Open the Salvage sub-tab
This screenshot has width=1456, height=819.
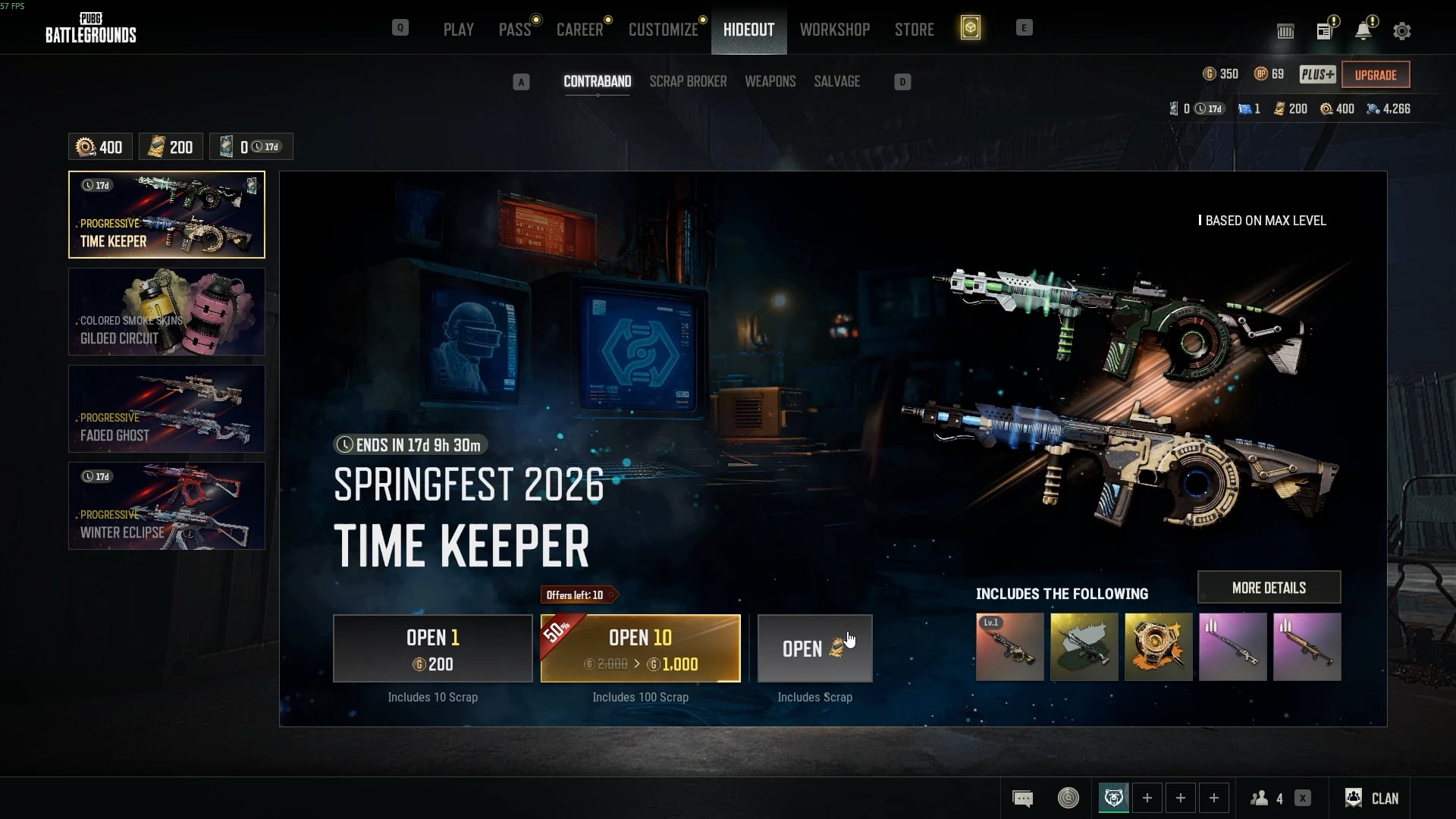coord(836,81)
